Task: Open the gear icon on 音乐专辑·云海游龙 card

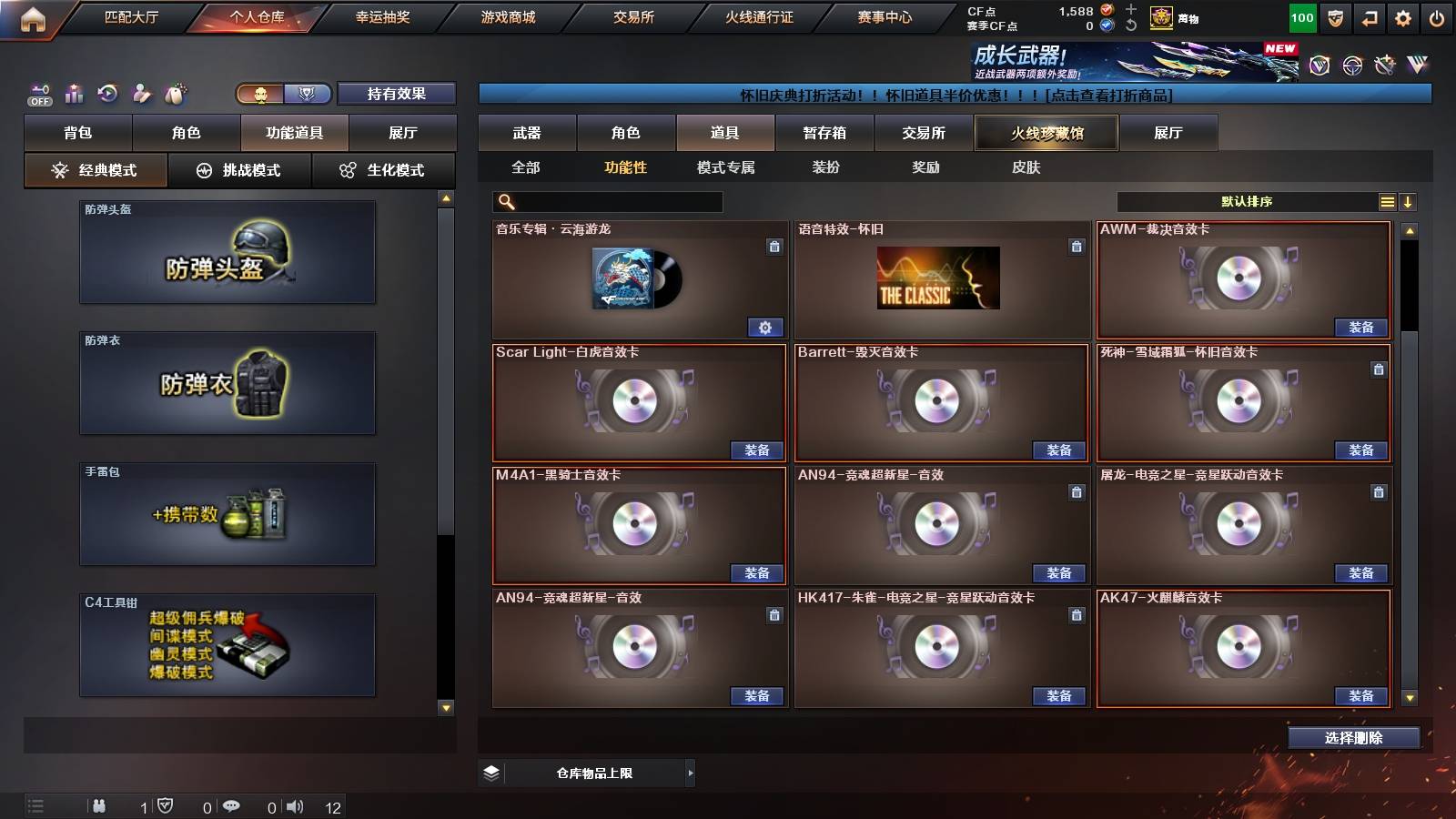Action: pos(767,326)
